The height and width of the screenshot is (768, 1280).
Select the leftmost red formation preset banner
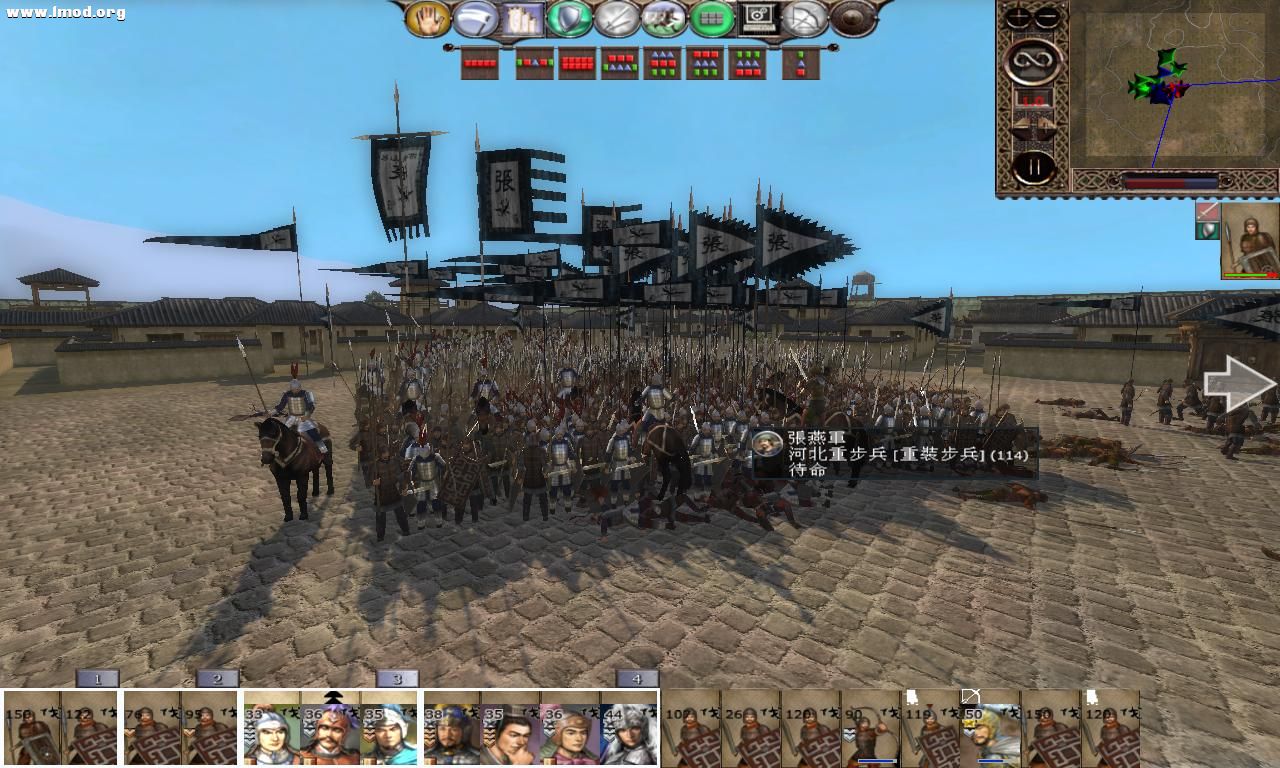[480, 63]
